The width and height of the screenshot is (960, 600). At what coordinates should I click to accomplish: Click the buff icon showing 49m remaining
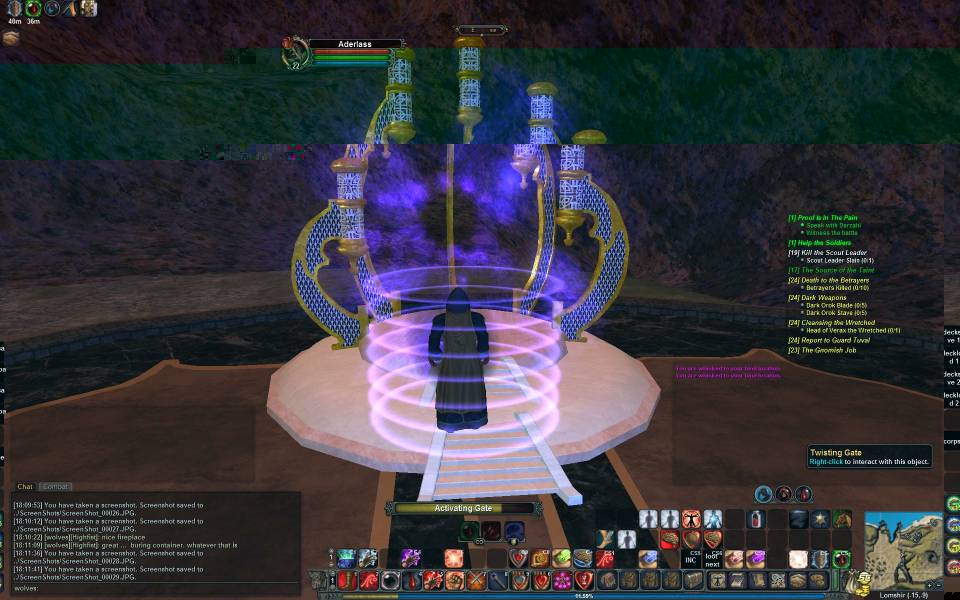click(x=14, y=8)
